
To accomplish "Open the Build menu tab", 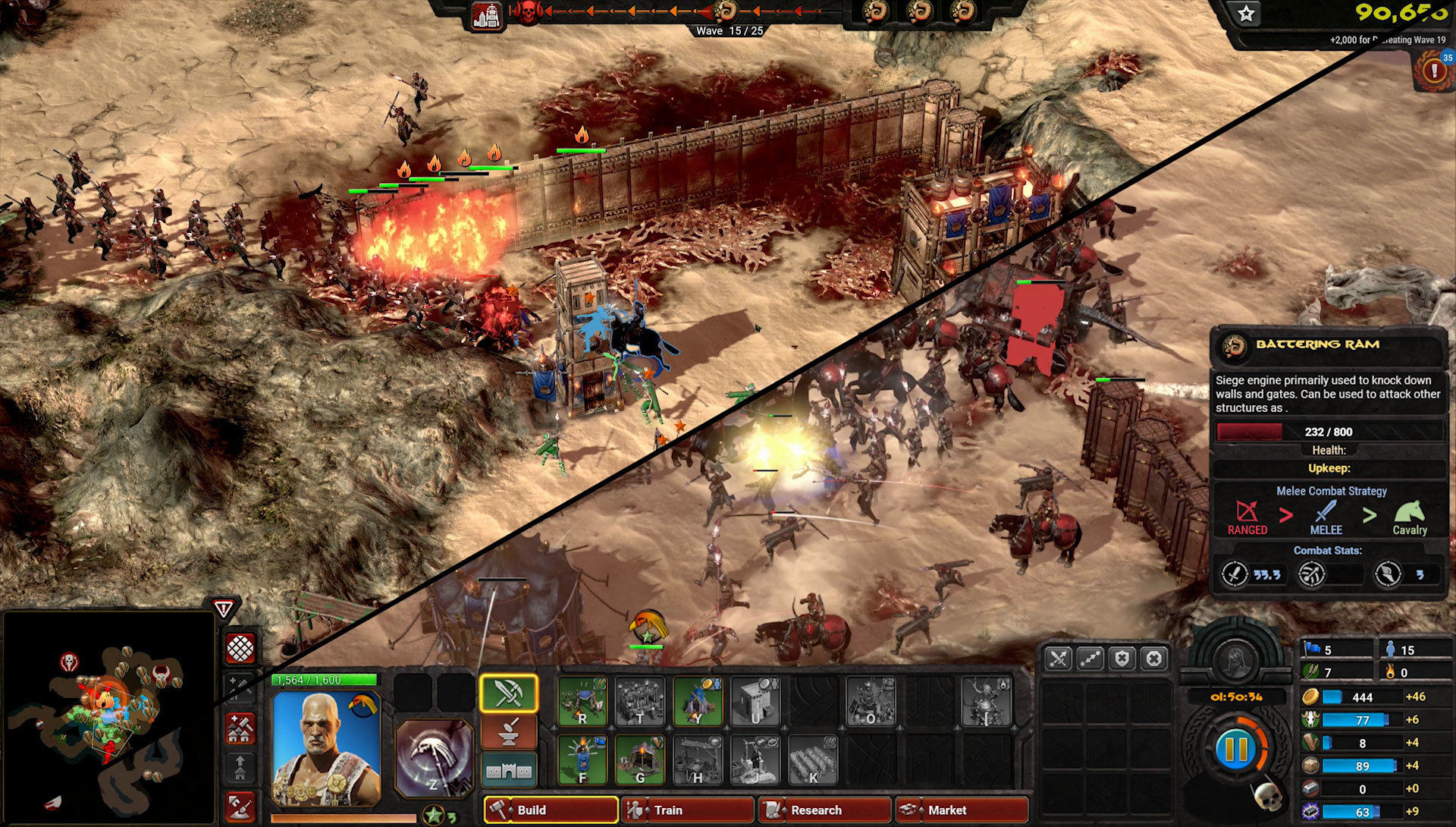I will tap(551, 810).
